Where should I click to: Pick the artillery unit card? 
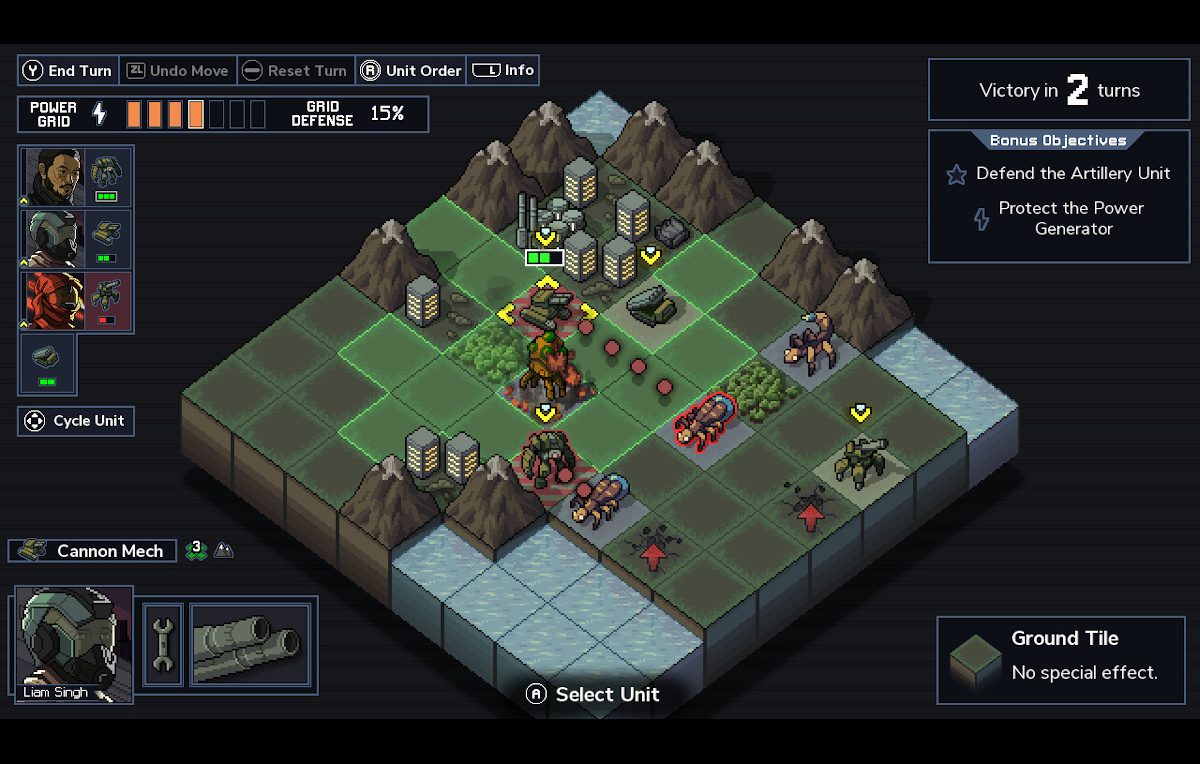coord(47,364)
